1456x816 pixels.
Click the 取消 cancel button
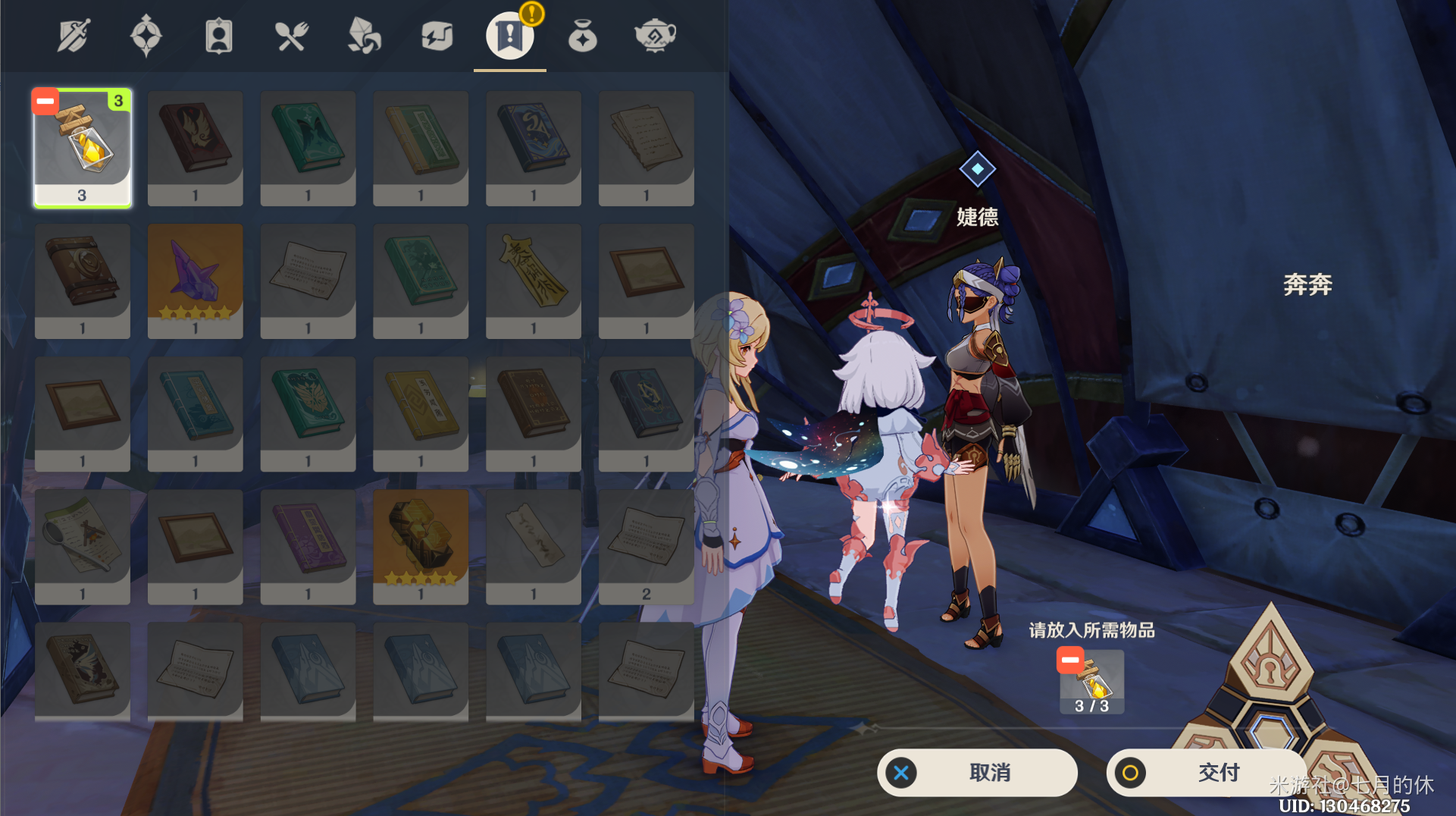977,773
